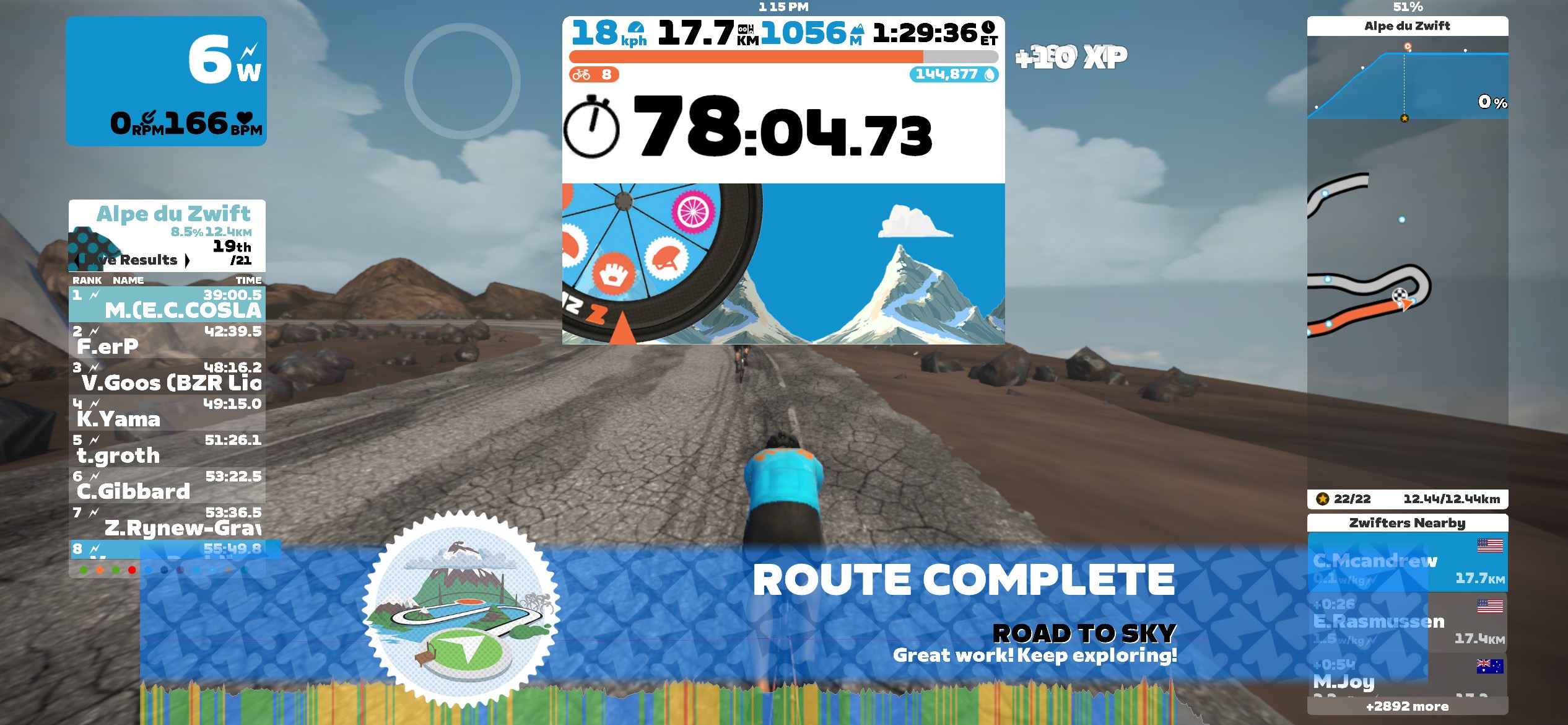Expand the left arrow on Live Results
Image resolution: width=1568 pixels, height=725 pixels.
[x=76, y=260]
